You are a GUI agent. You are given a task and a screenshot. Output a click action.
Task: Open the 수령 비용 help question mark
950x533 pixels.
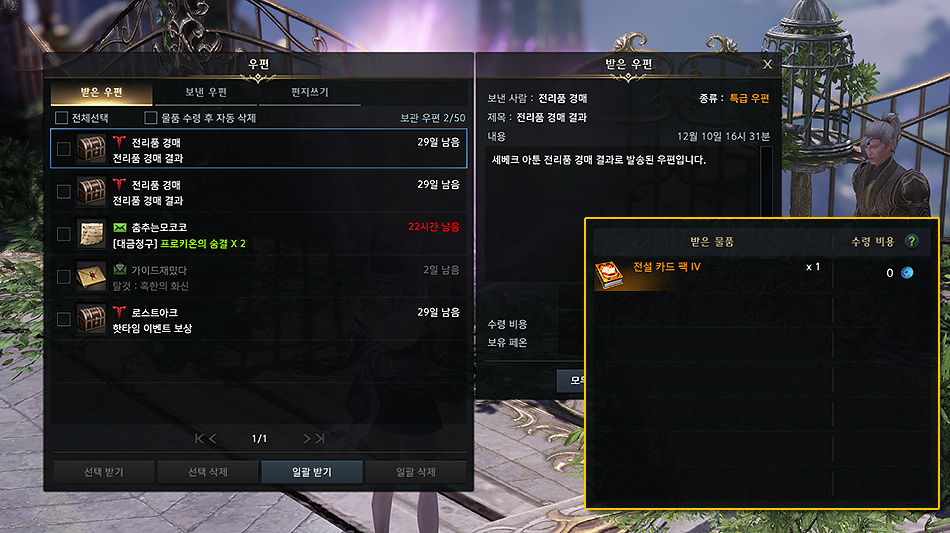coord(911,241)
